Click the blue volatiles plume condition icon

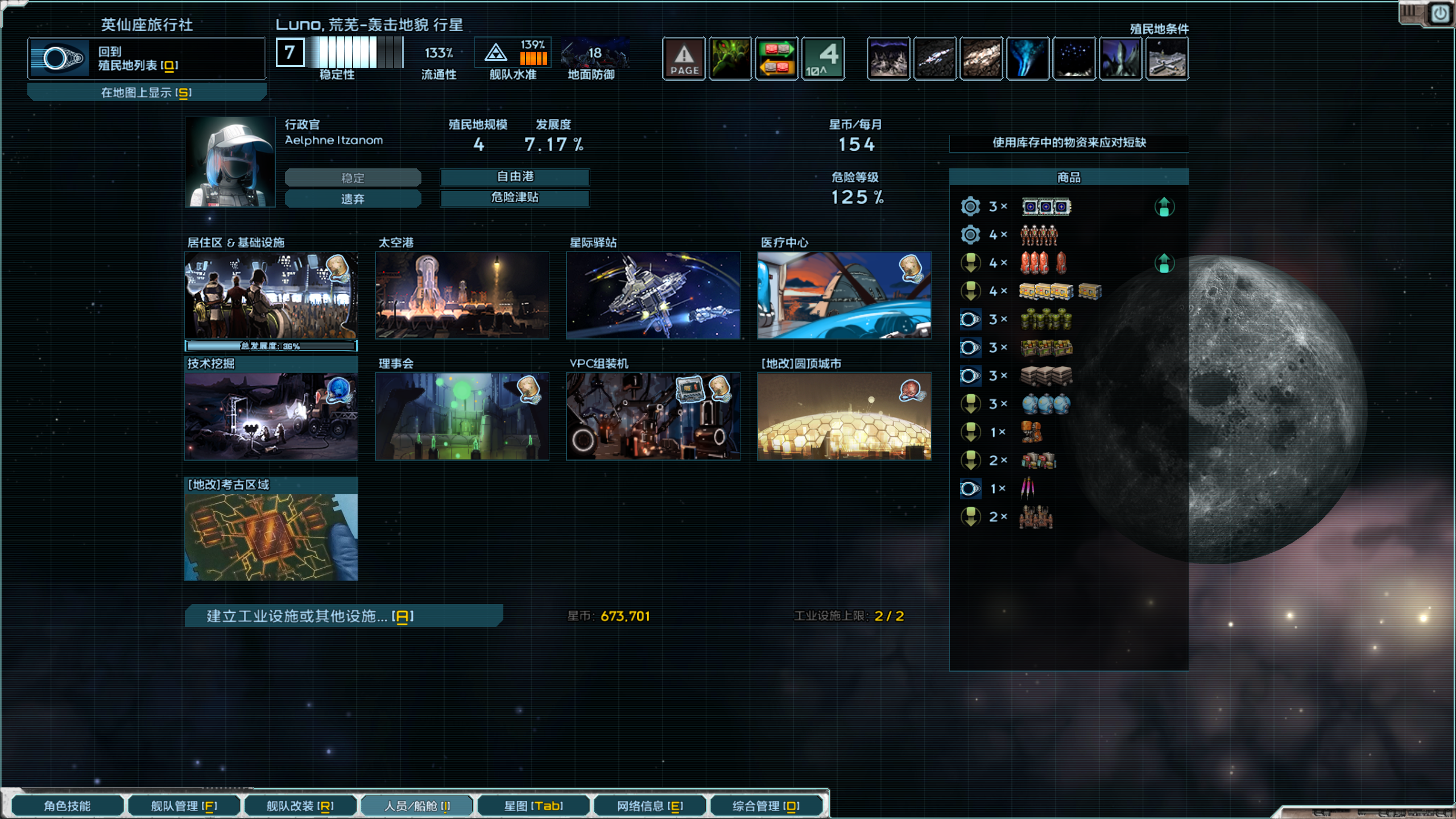[1028, 58]
